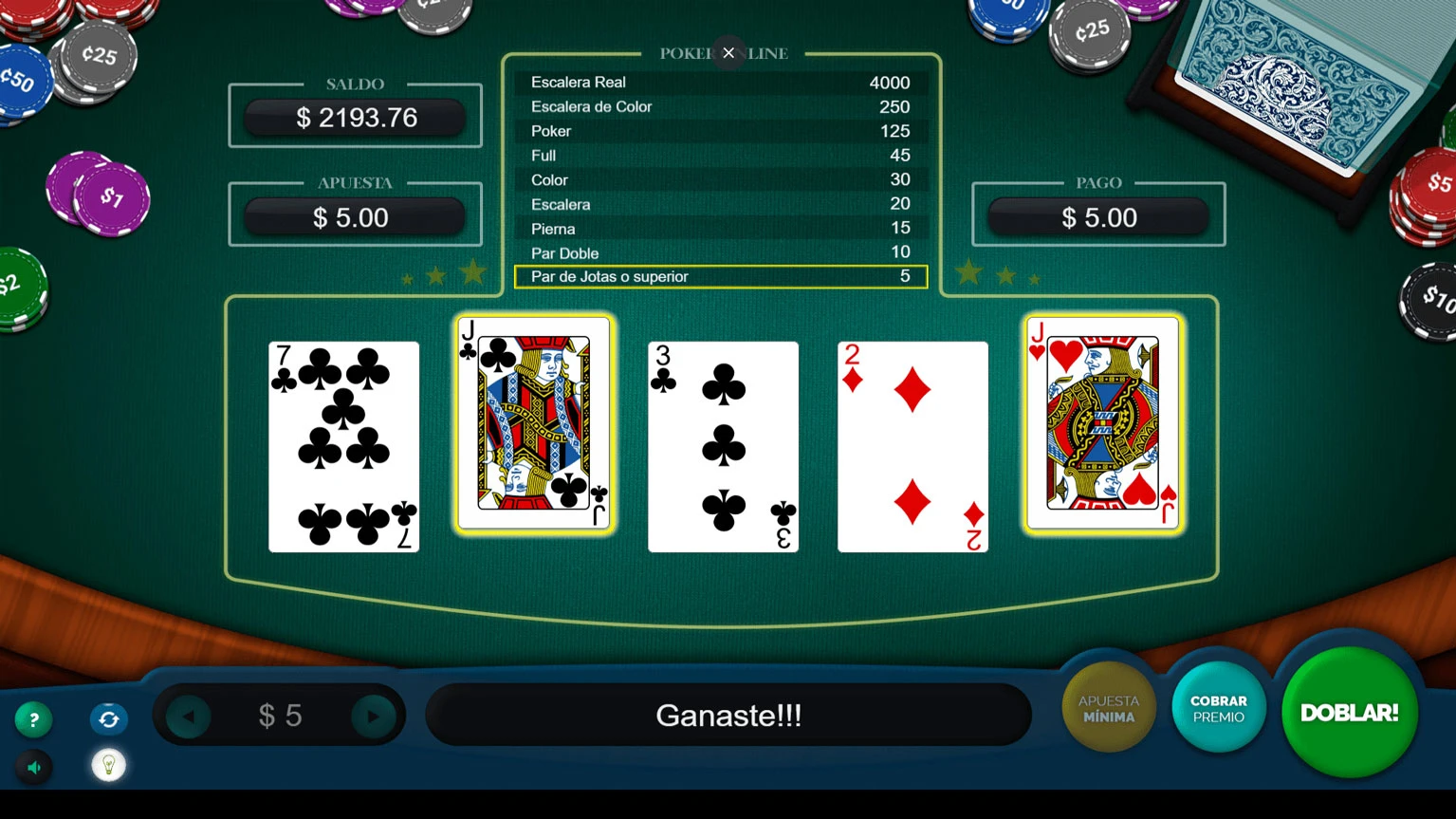Open help with the question mark icon
The height and width of the screenshot is (819, 1456).
(34, 719)
